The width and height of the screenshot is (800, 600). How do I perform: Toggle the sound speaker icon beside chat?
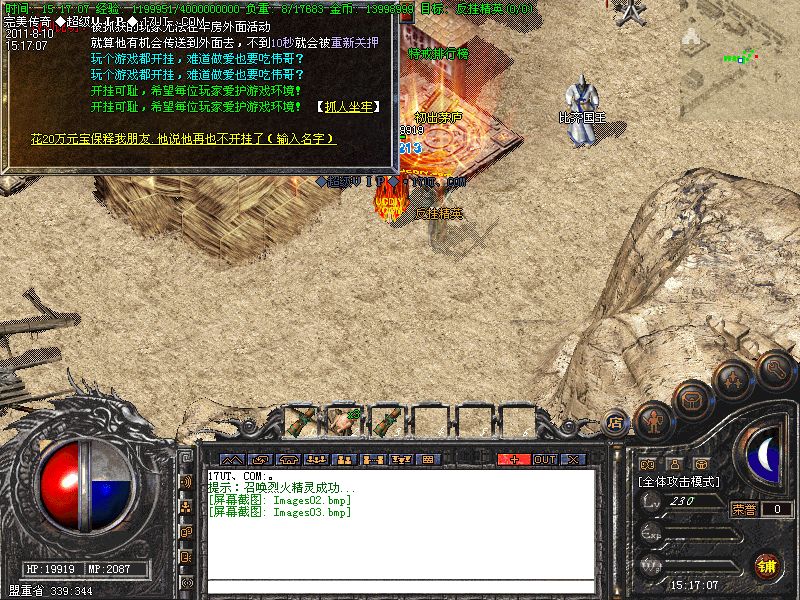pos(186,482)
